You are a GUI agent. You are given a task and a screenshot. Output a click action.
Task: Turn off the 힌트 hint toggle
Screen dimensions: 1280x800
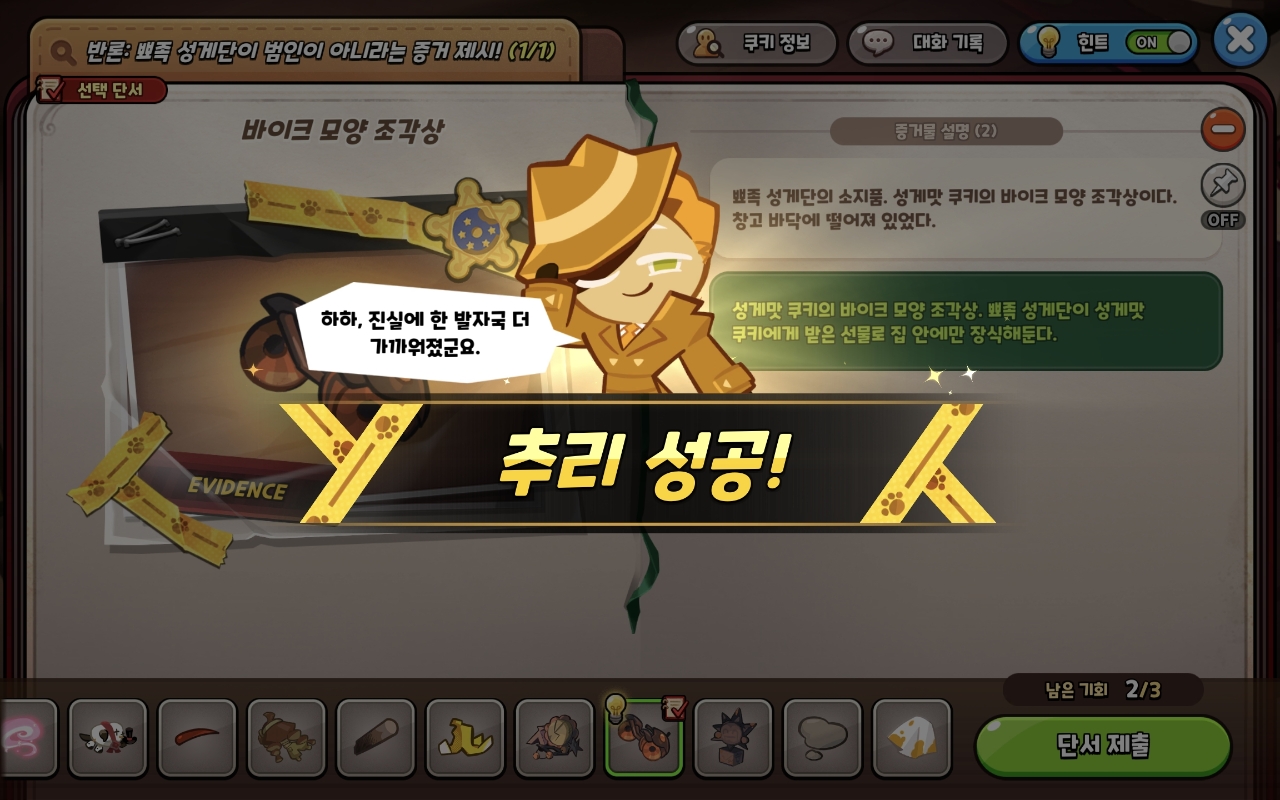coord(1160,43)
